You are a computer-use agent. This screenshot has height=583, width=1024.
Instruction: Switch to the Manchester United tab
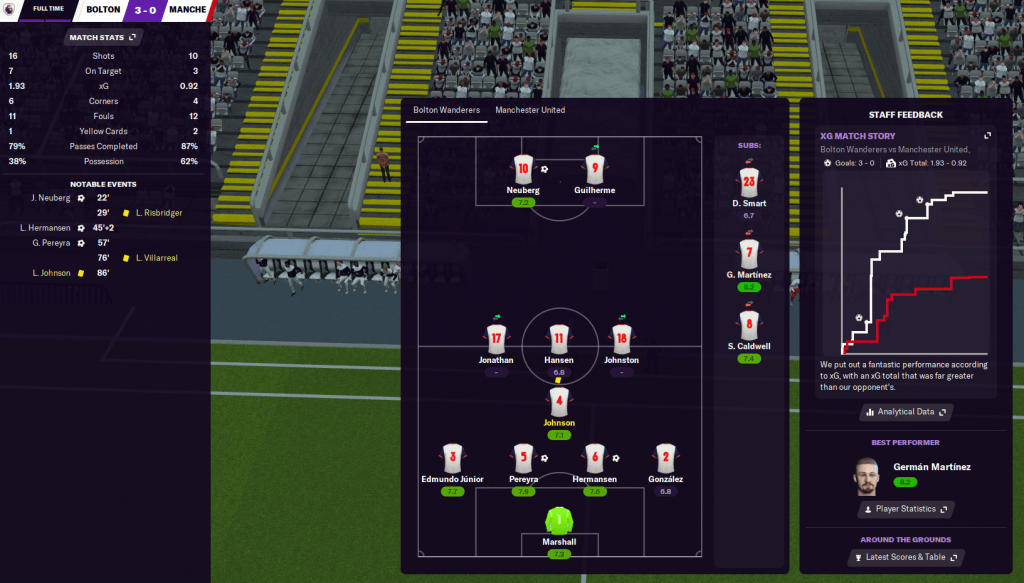point(530,110)
